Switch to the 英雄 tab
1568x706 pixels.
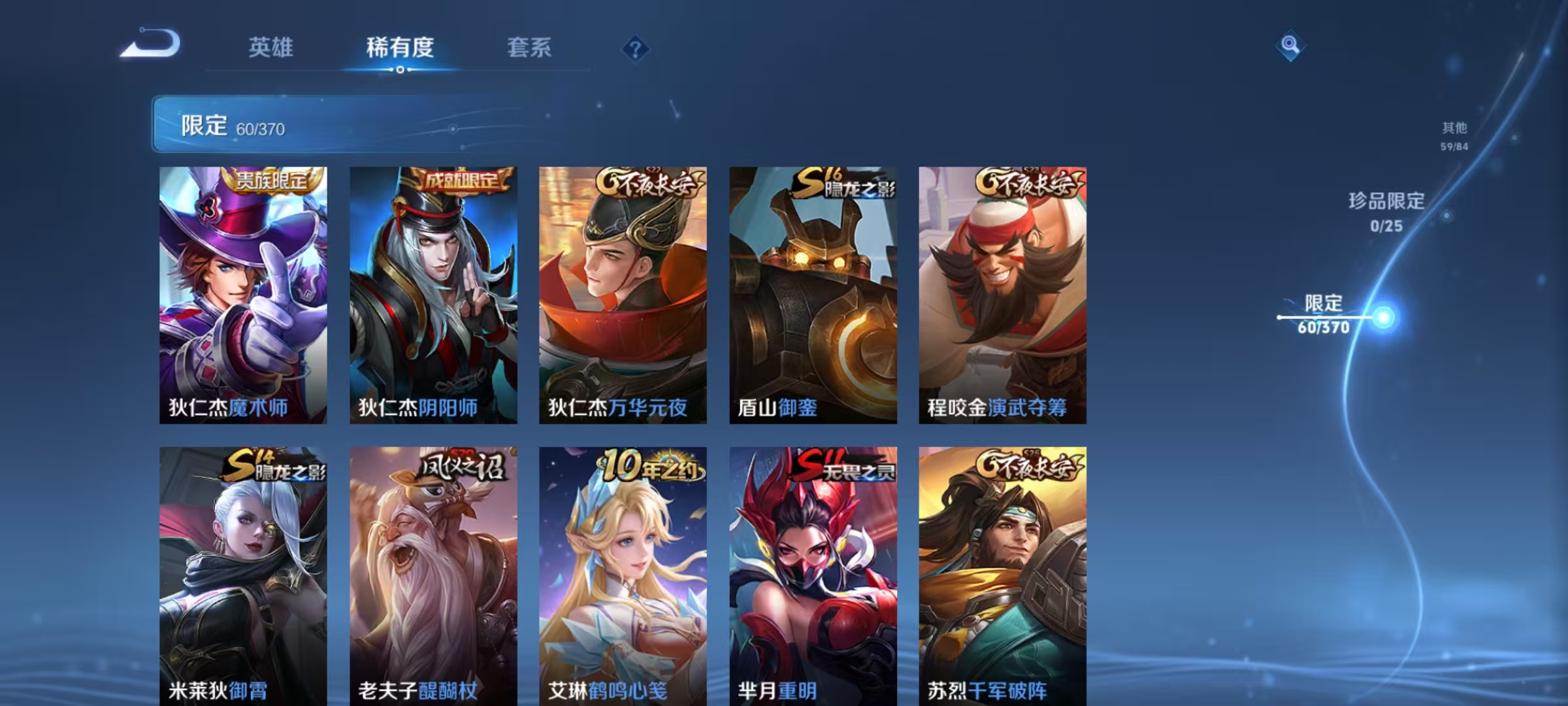pos(272,48)
